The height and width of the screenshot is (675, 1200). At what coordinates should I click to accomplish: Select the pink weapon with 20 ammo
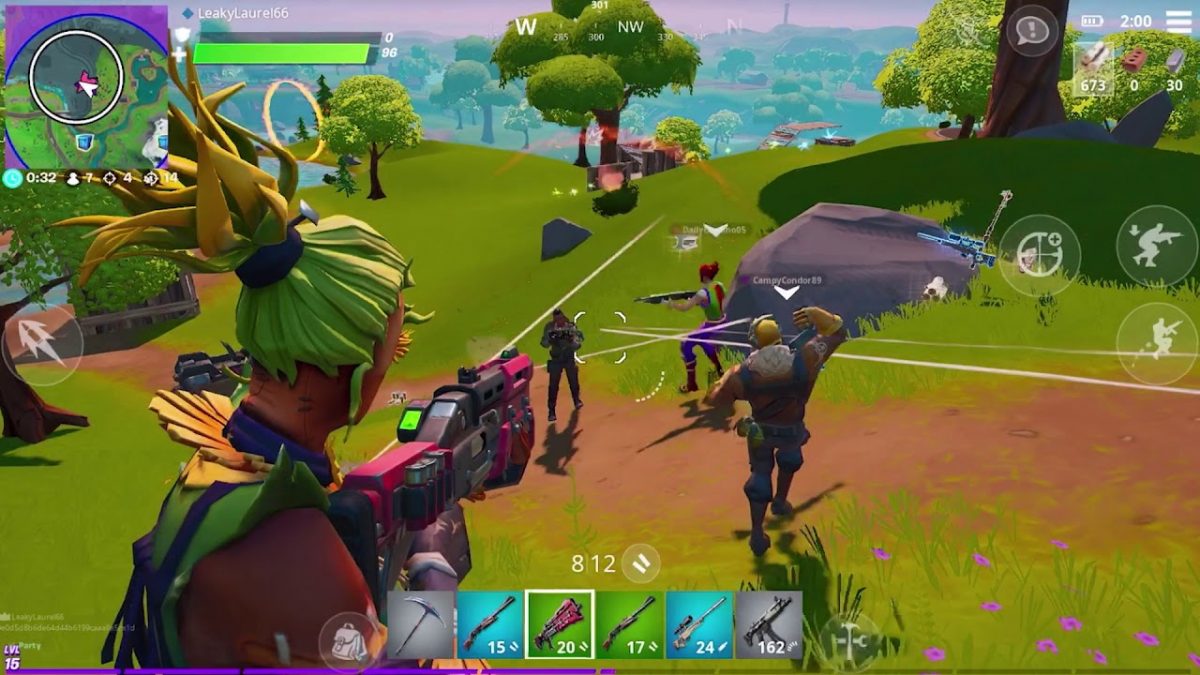click(x=560, y=624)
